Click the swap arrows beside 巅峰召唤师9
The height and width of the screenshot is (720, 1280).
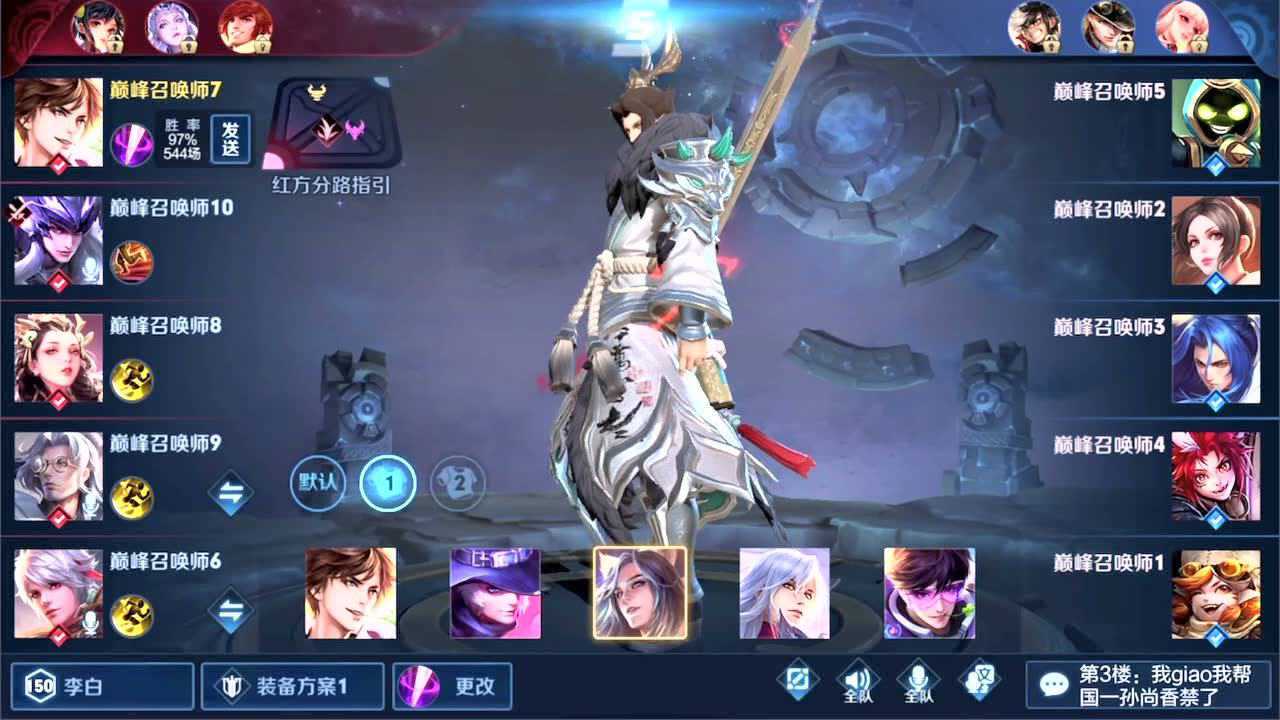(231, 493)
